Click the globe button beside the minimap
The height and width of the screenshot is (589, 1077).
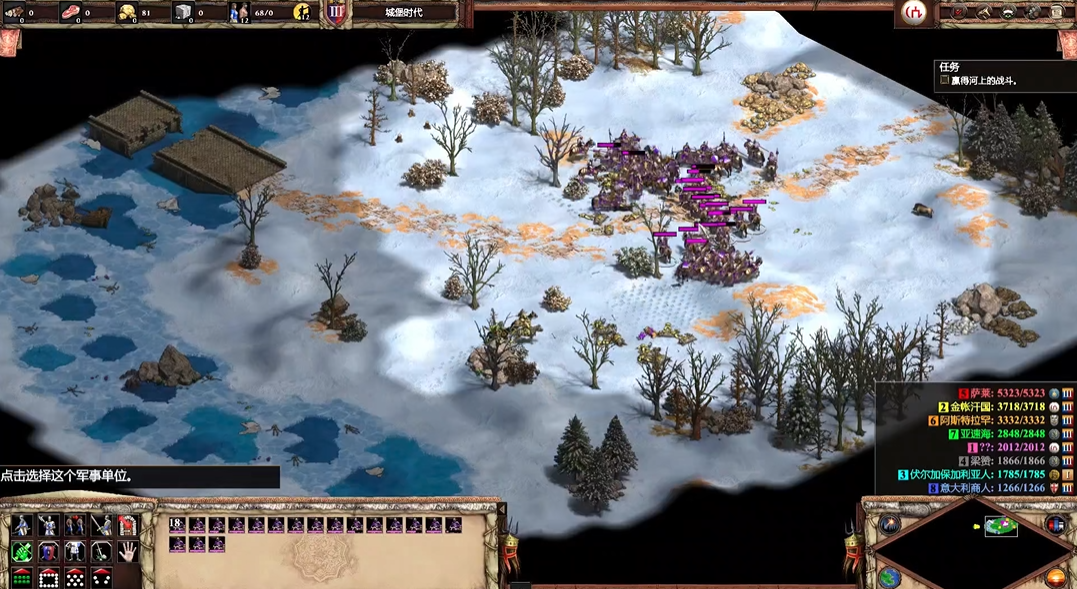pyautogui.click(x=889, y=577)
